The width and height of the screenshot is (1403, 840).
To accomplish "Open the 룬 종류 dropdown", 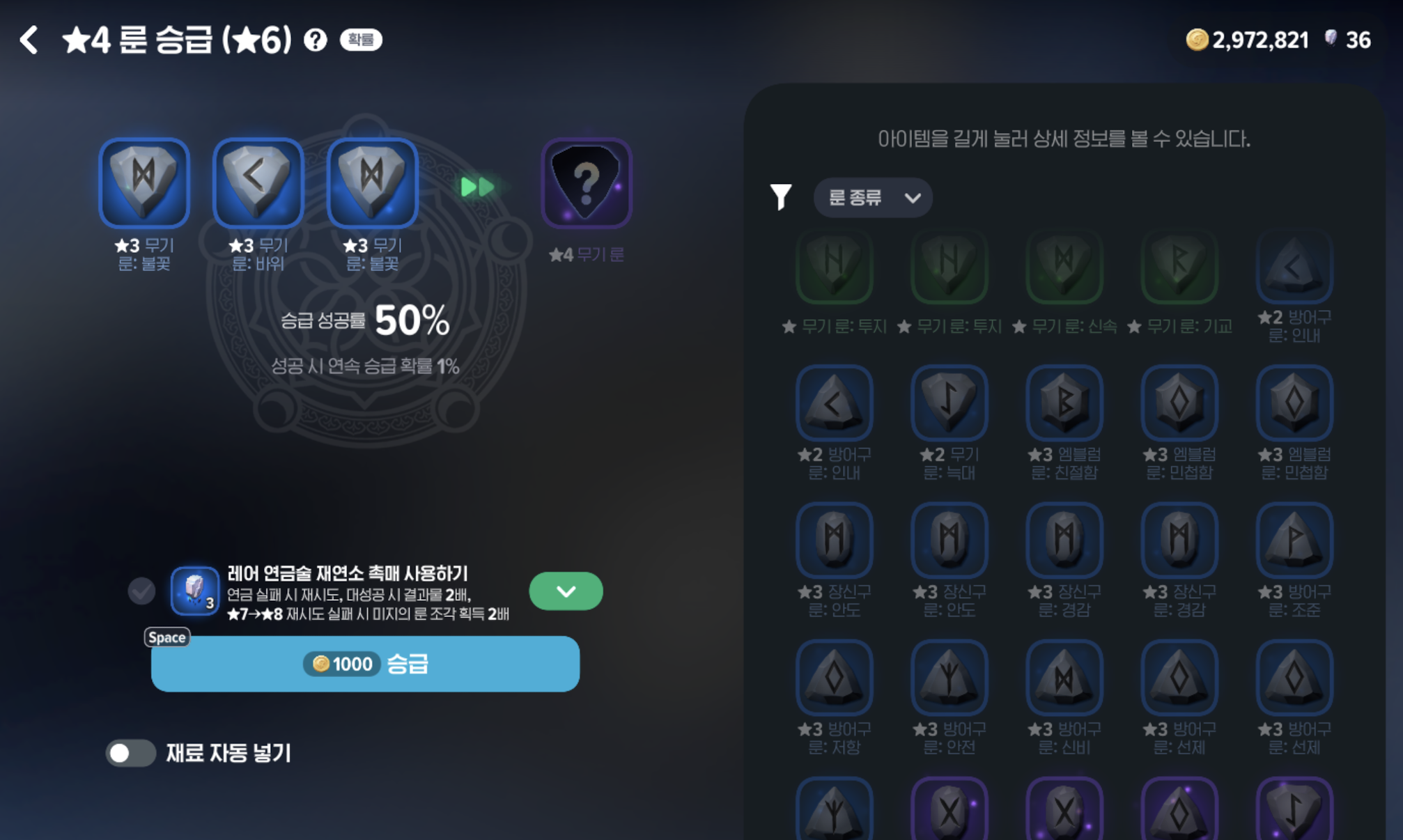I will [873, 197].
